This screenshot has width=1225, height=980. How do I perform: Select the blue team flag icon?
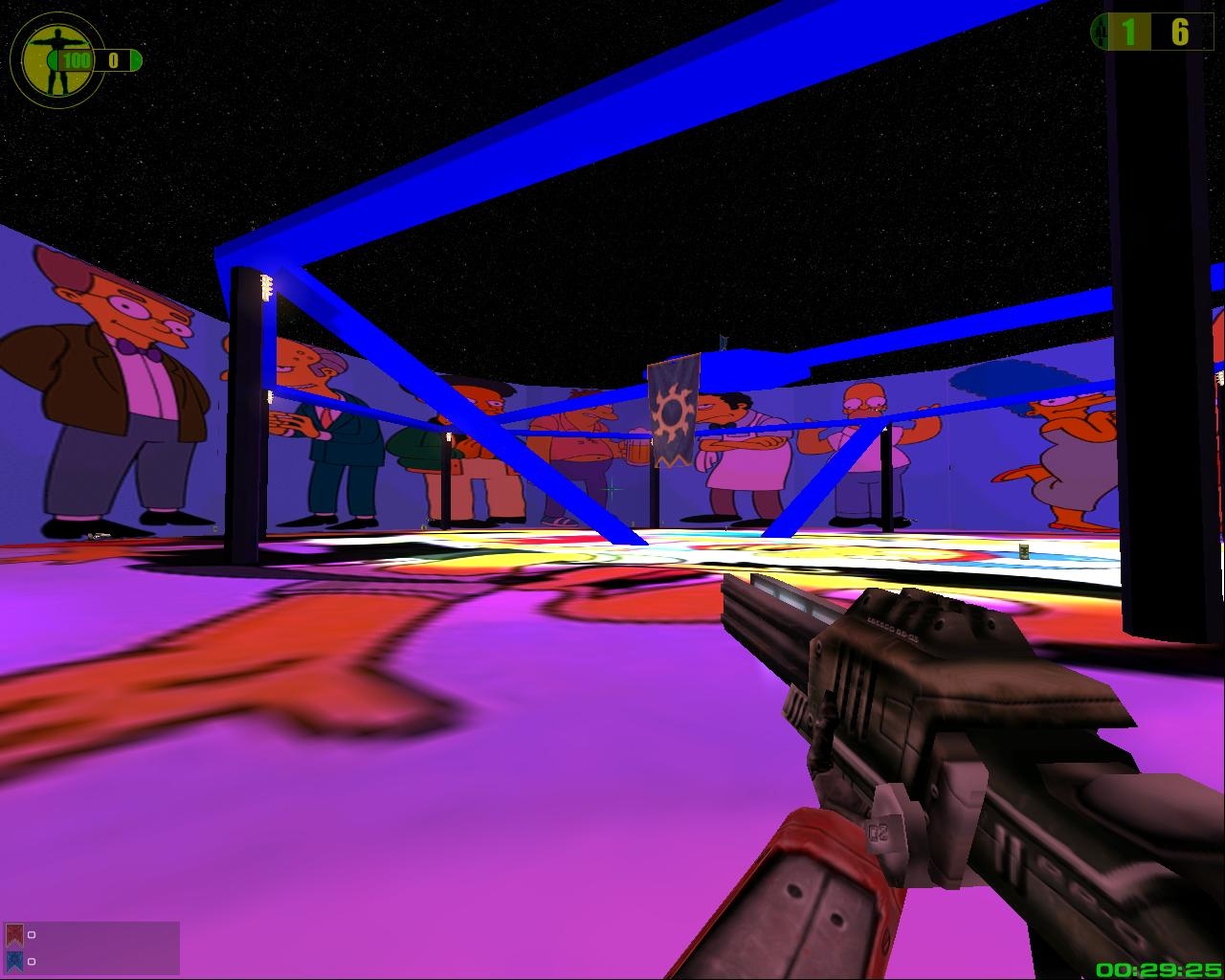tap(14, 961)
